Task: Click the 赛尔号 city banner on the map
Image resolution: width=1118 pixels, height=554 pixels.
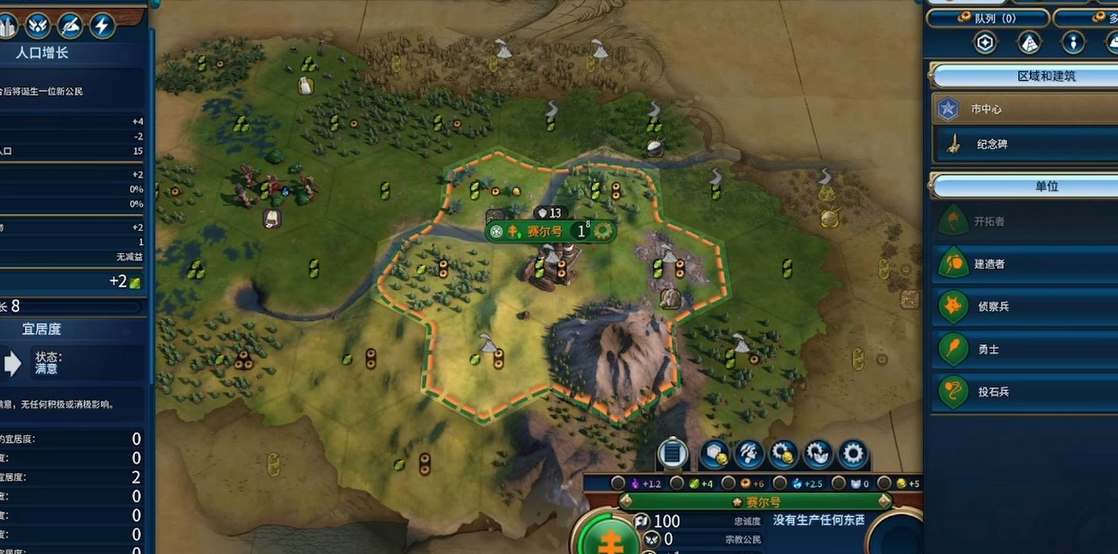Action: tap(545, 231)
